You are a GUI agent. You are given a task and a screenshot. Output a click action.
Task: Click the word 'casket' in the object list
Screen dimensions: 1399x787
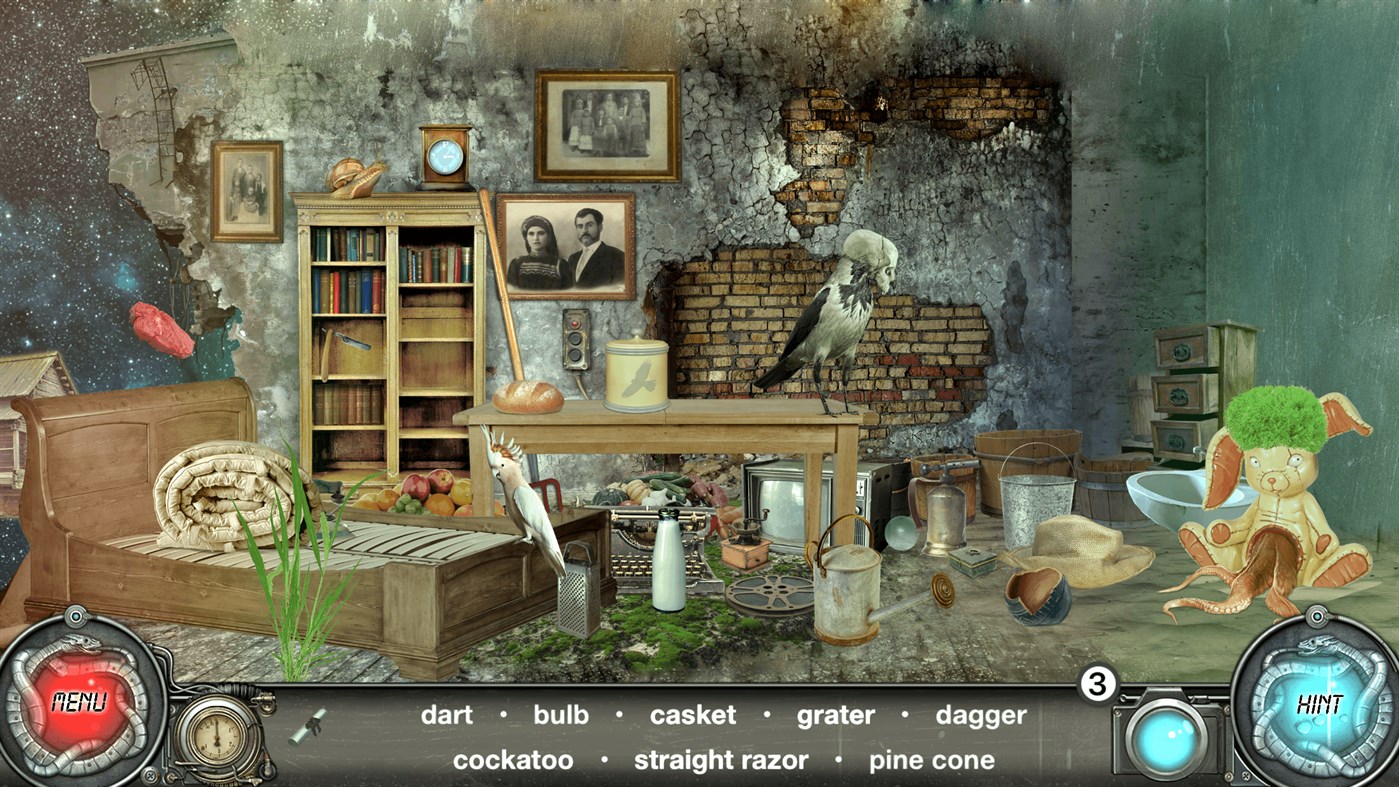point(693,715)
